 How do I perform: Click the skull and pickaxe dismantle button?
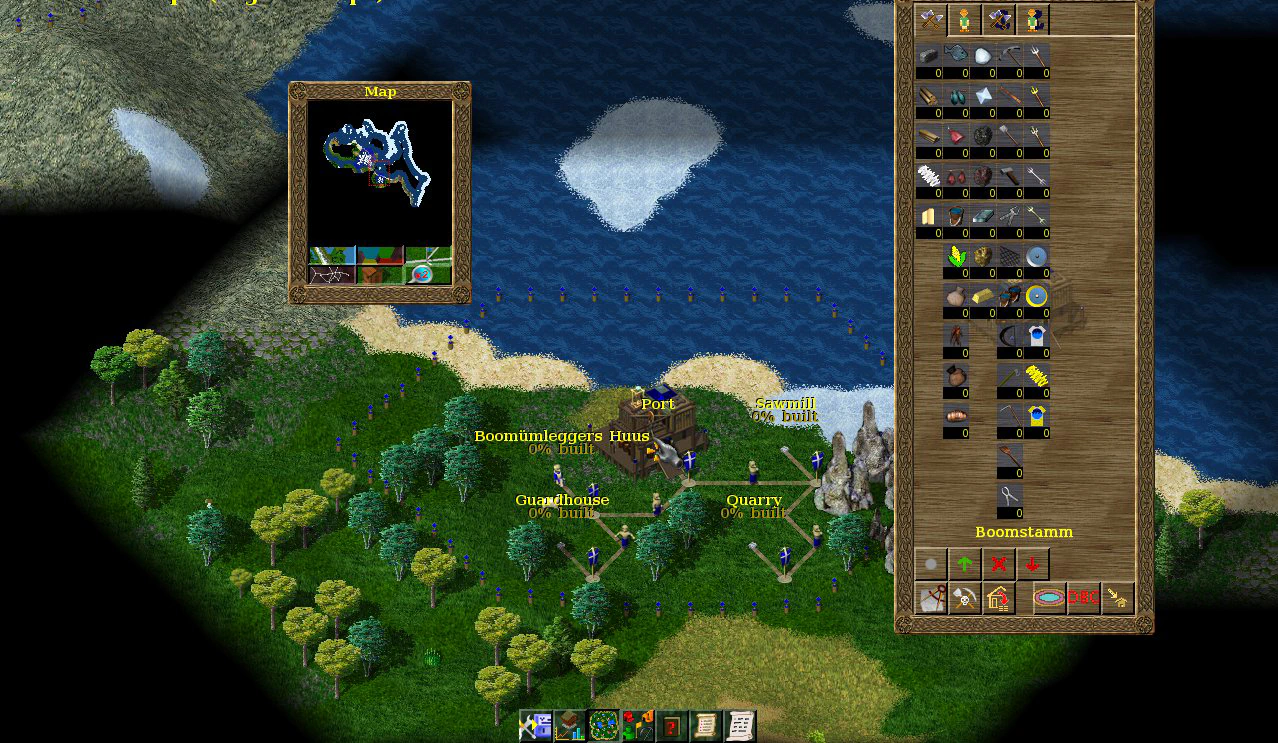click(x=965, y=599)
